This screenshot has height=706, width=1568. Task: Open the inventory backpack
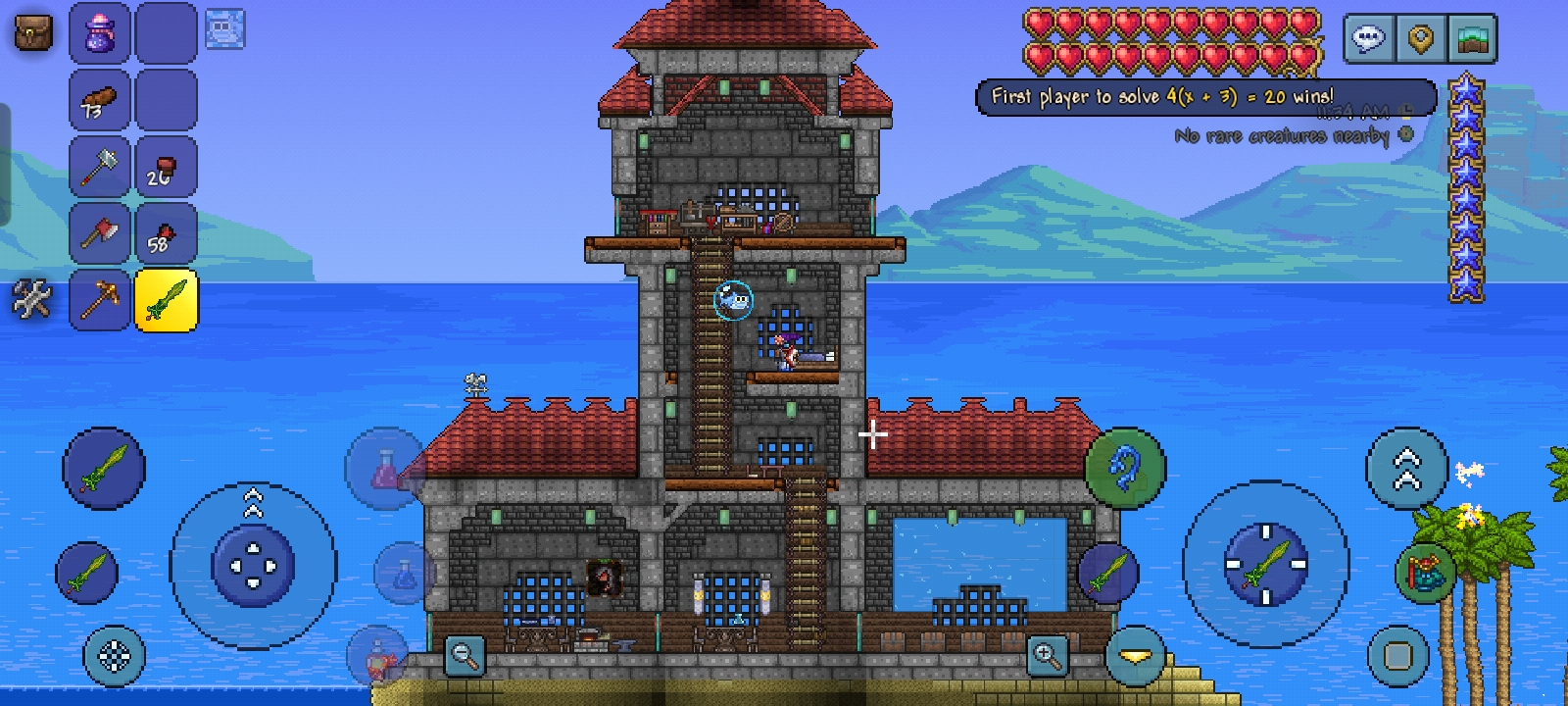pos(32,32)
